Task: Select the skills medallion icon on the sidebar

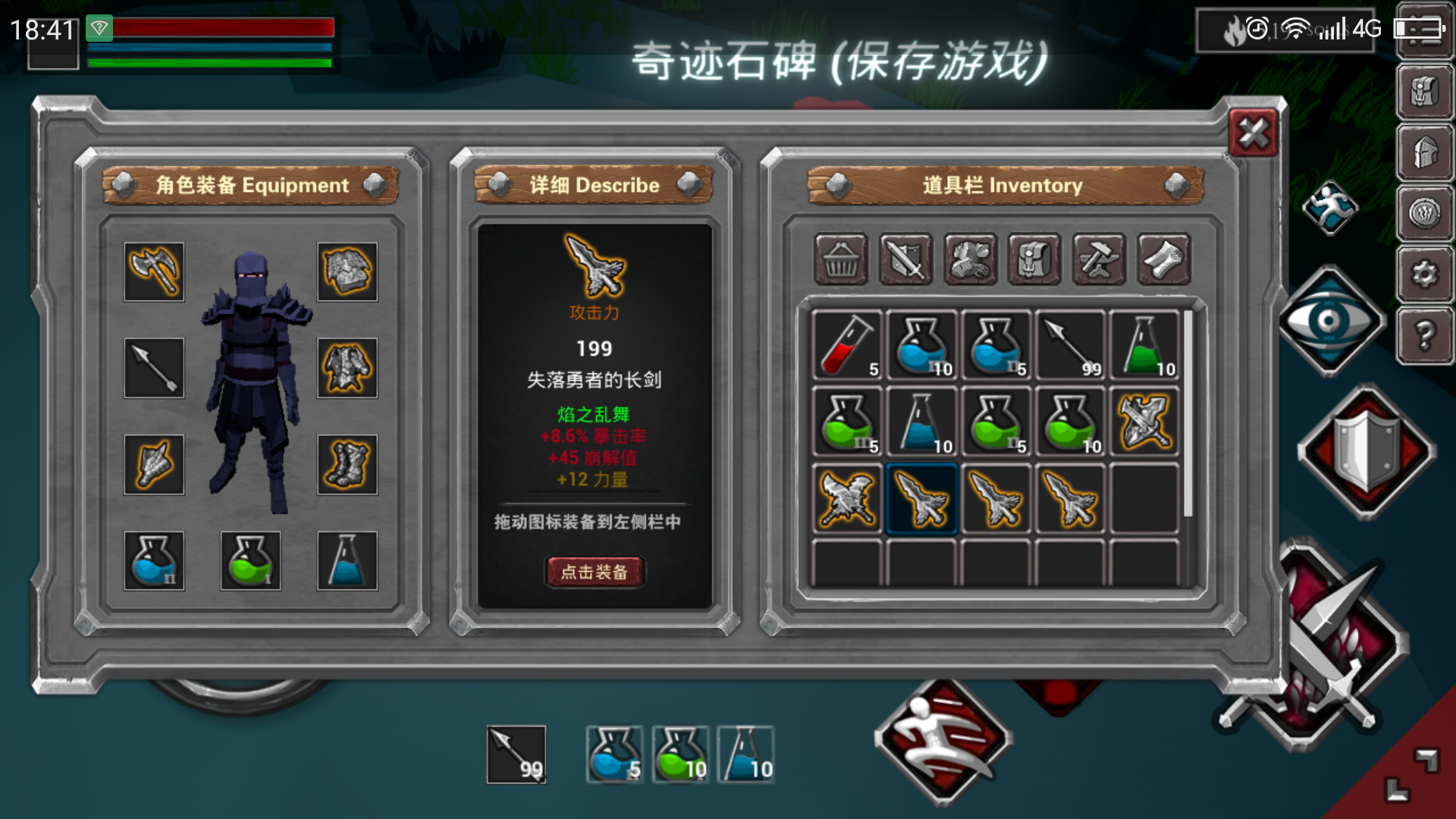Action: coord(1426,211)
